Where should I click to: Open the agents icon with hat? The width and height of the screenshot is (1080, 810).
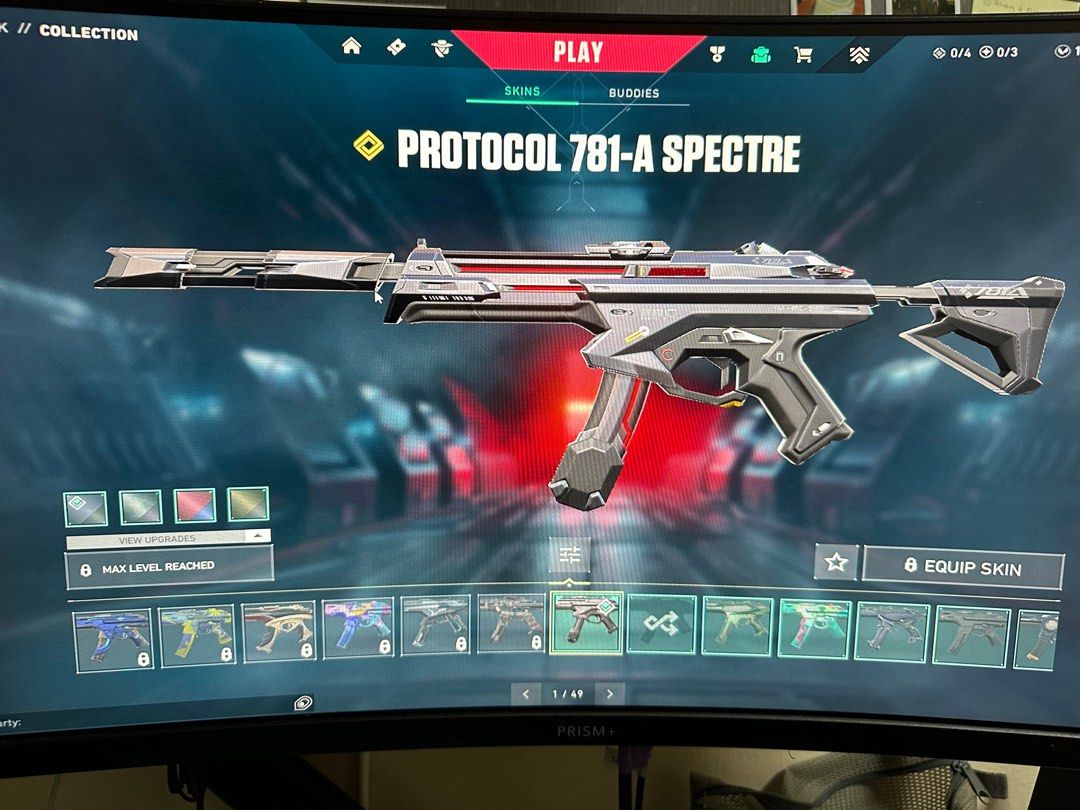tap(441, 48)
